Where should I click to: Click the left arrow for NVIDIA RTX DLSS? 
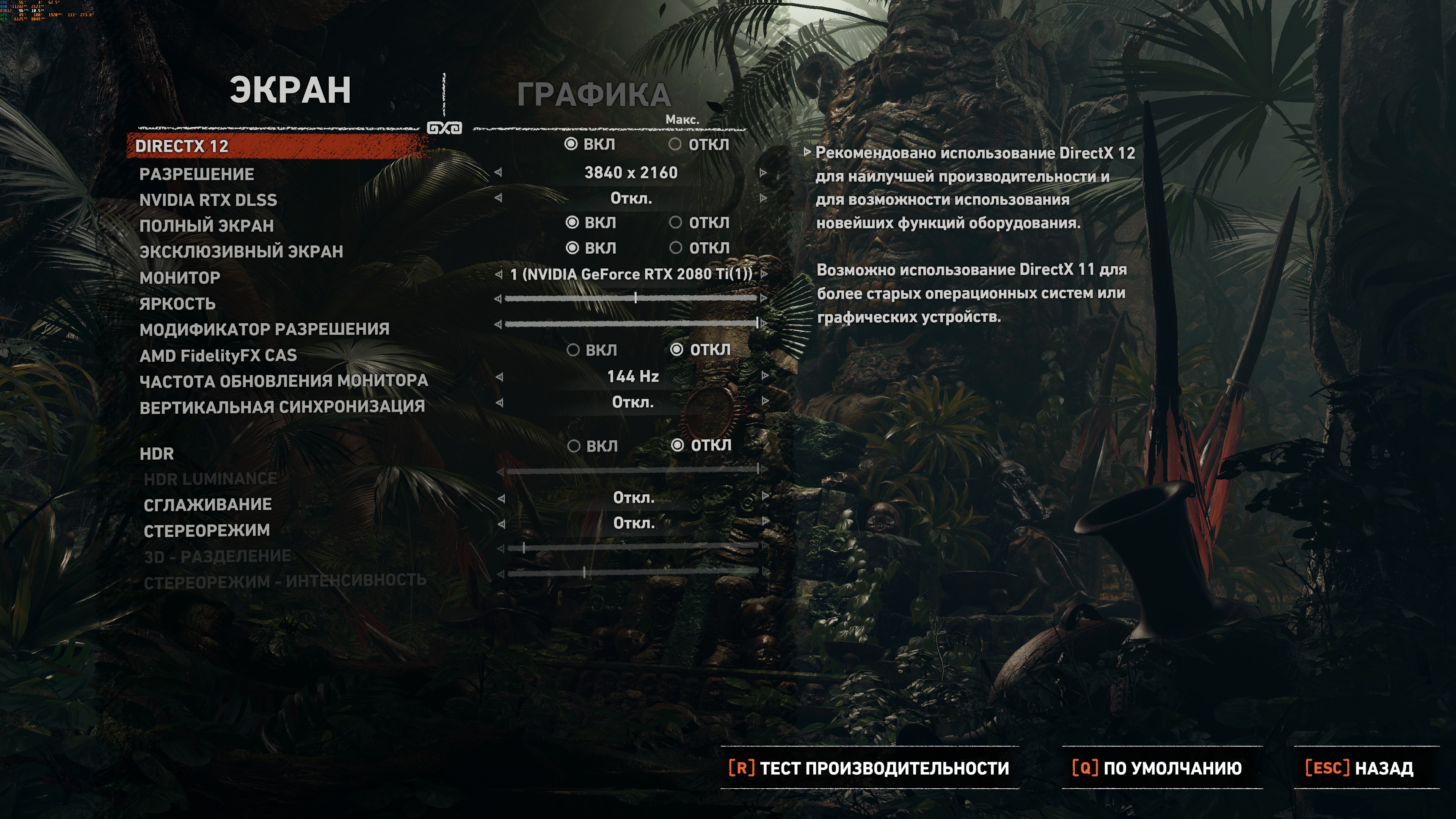pyautogui.click(x=498, y=198)
